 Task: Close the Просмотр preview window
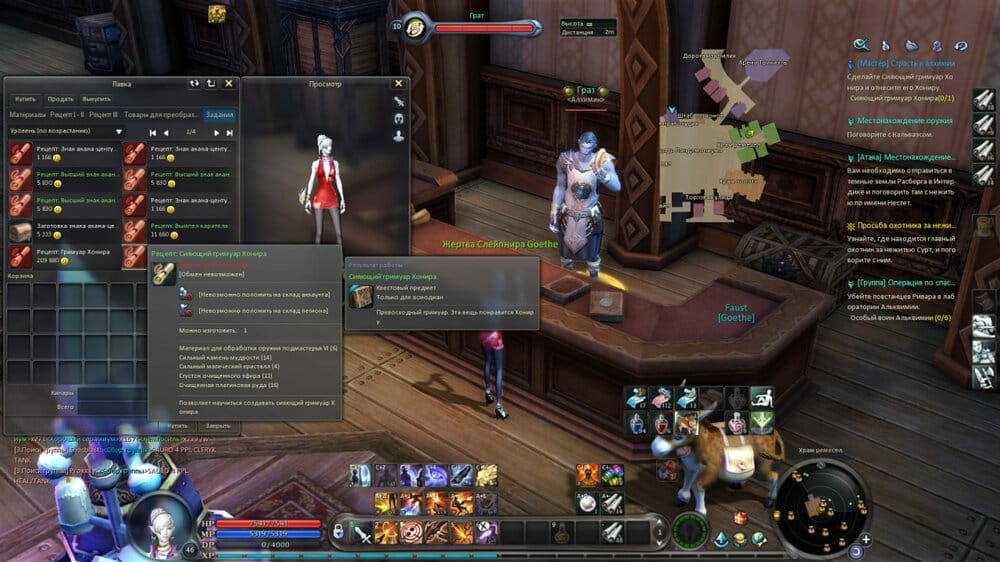tap(398, 84)
